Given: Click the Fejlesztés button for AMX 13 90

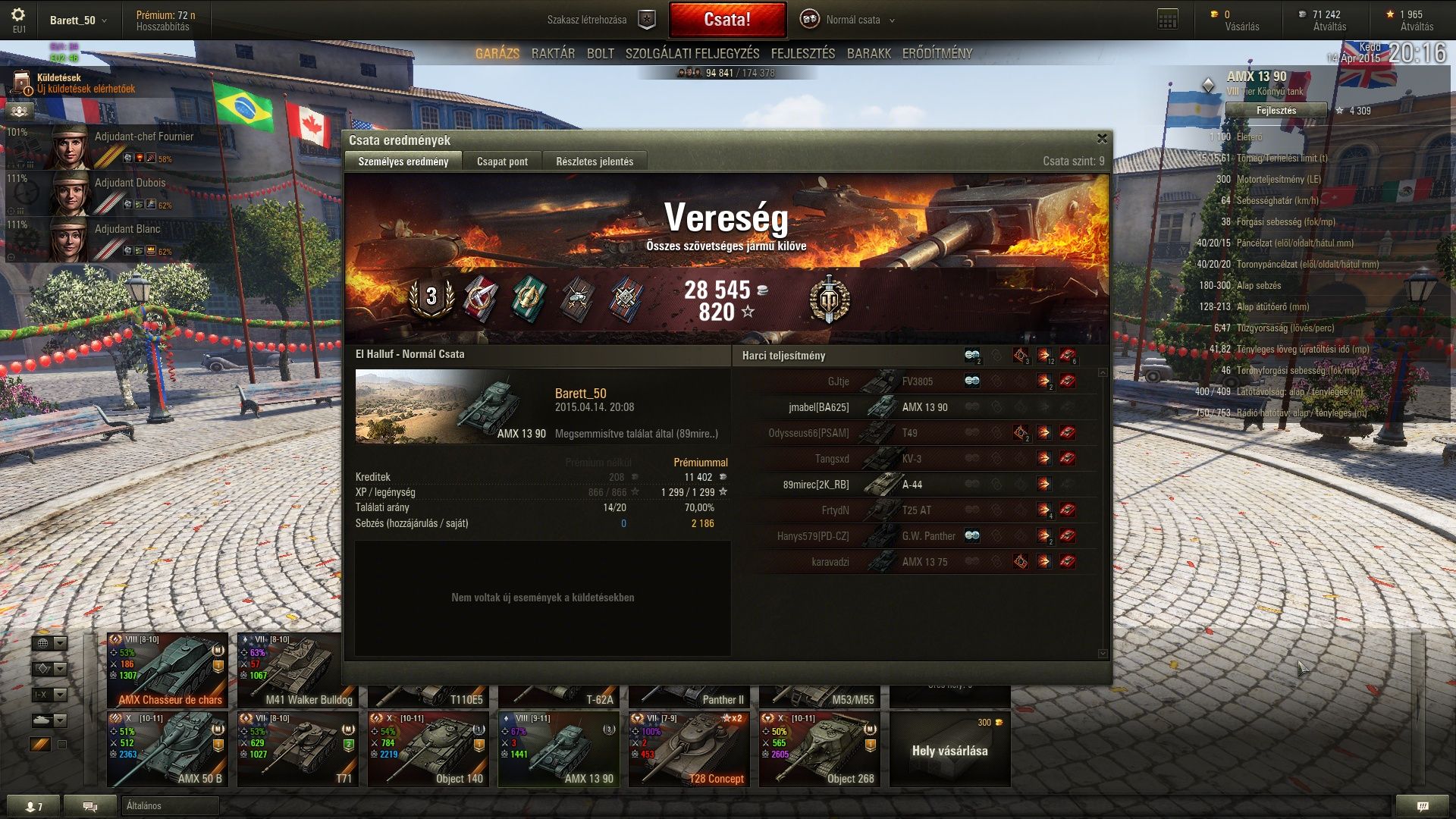Looking at the screenshot, I should click(1276, 111).
